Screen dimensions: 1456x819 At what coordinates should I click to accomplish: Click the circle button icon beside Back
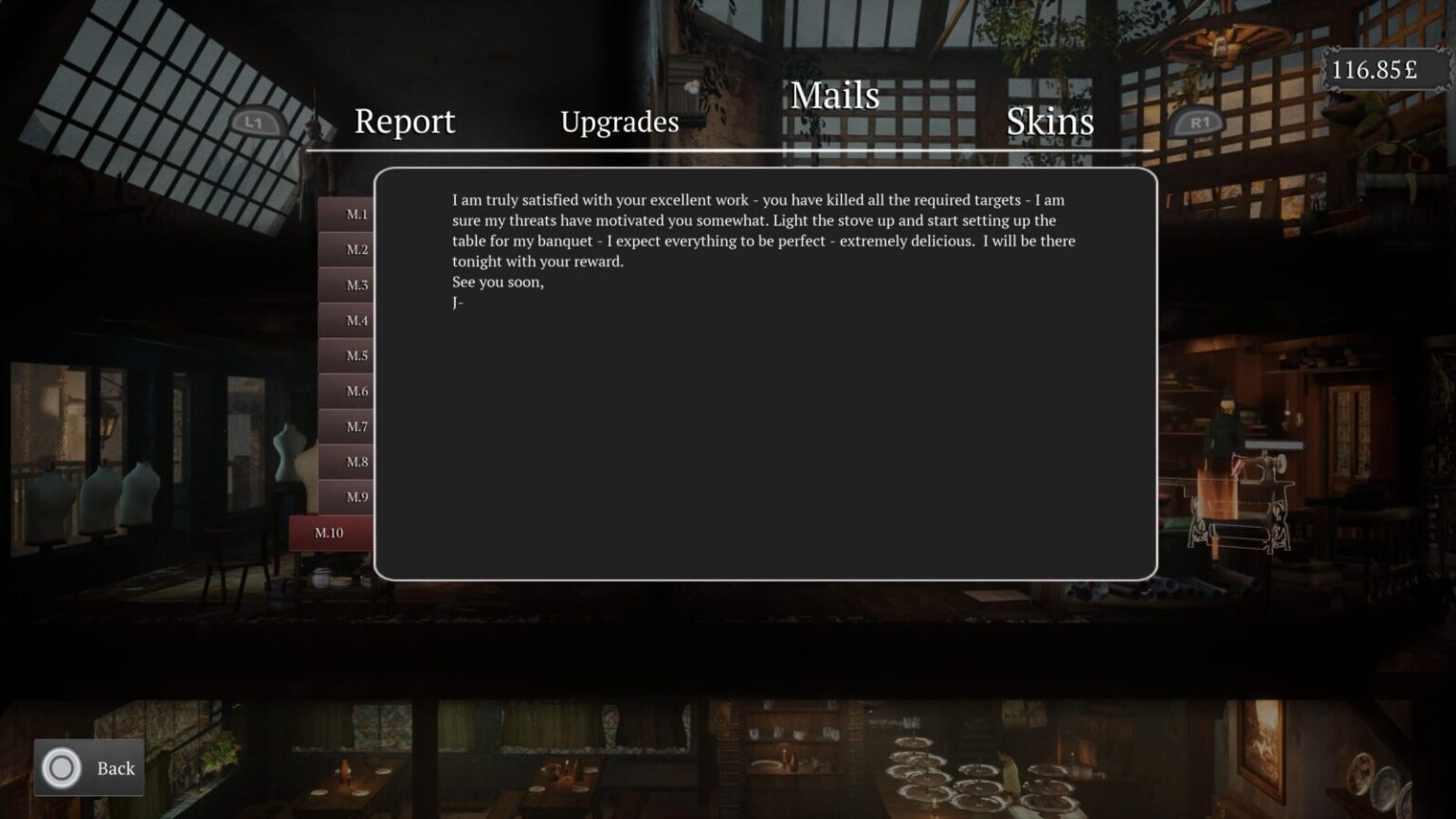(x=60, y=768)
